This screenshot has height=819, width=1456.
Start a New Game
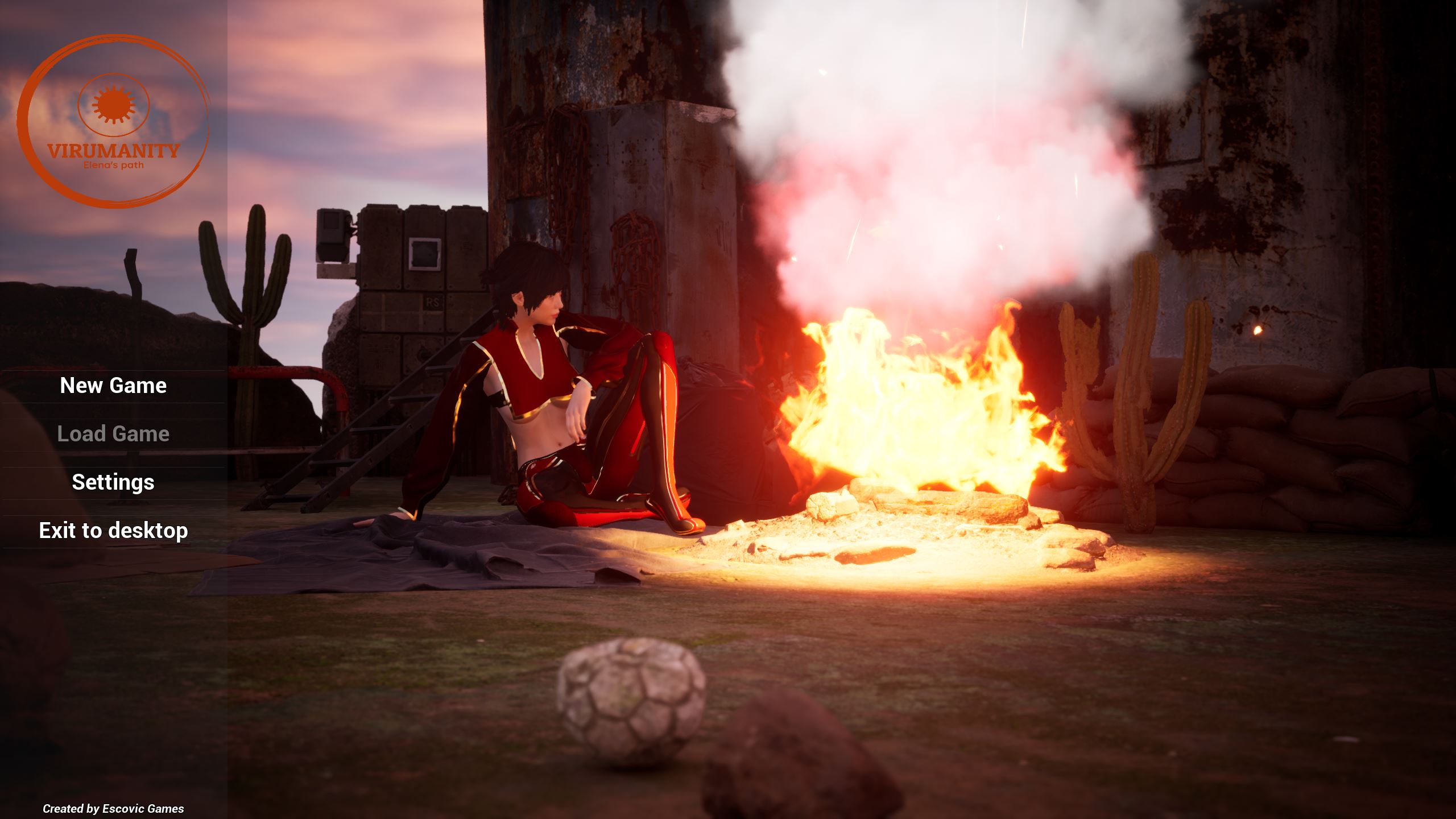pyautogui.click(x=113, y=386)
